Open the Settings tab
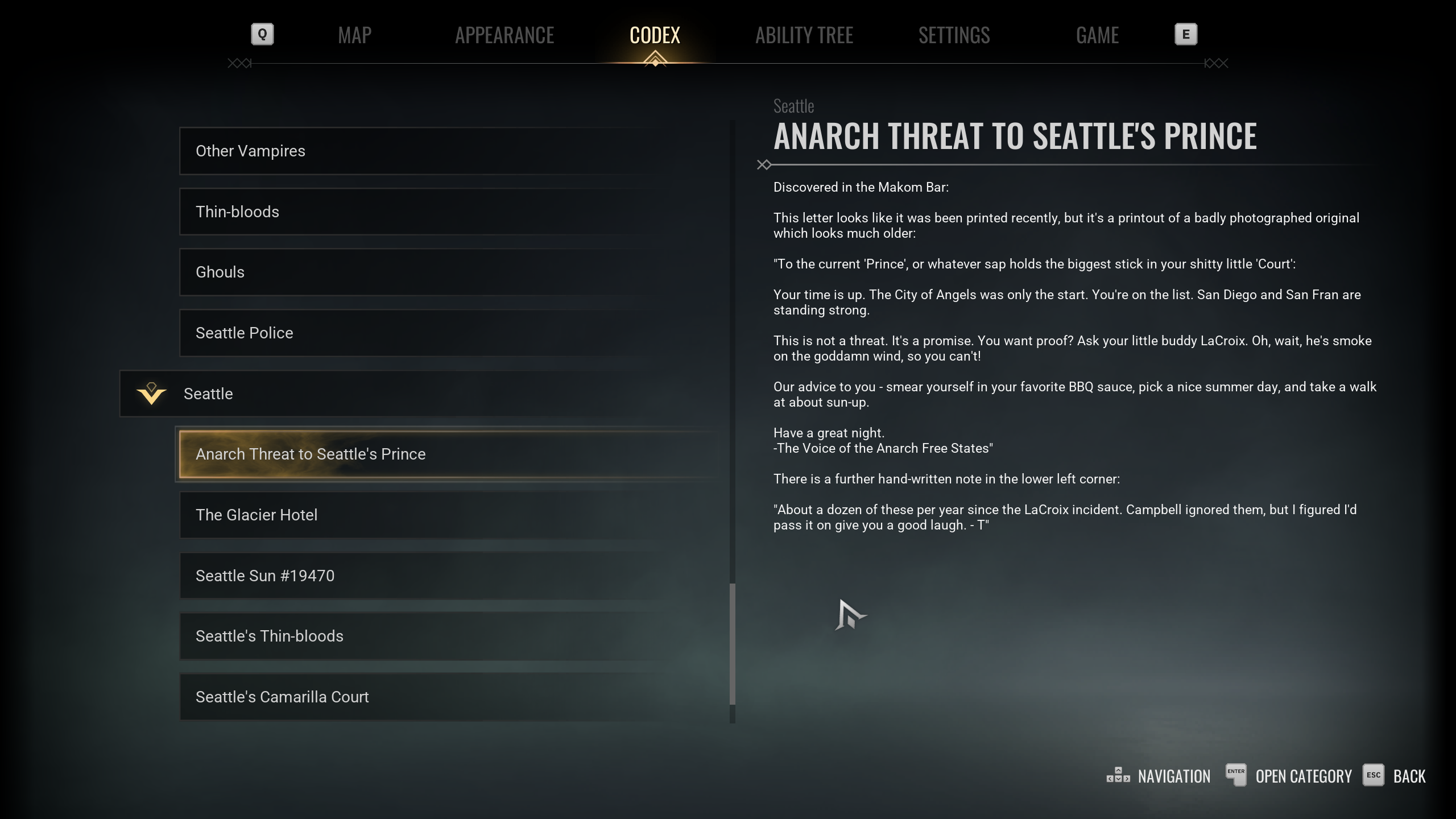Viewport: 1456px width, 819px height. 954,35
